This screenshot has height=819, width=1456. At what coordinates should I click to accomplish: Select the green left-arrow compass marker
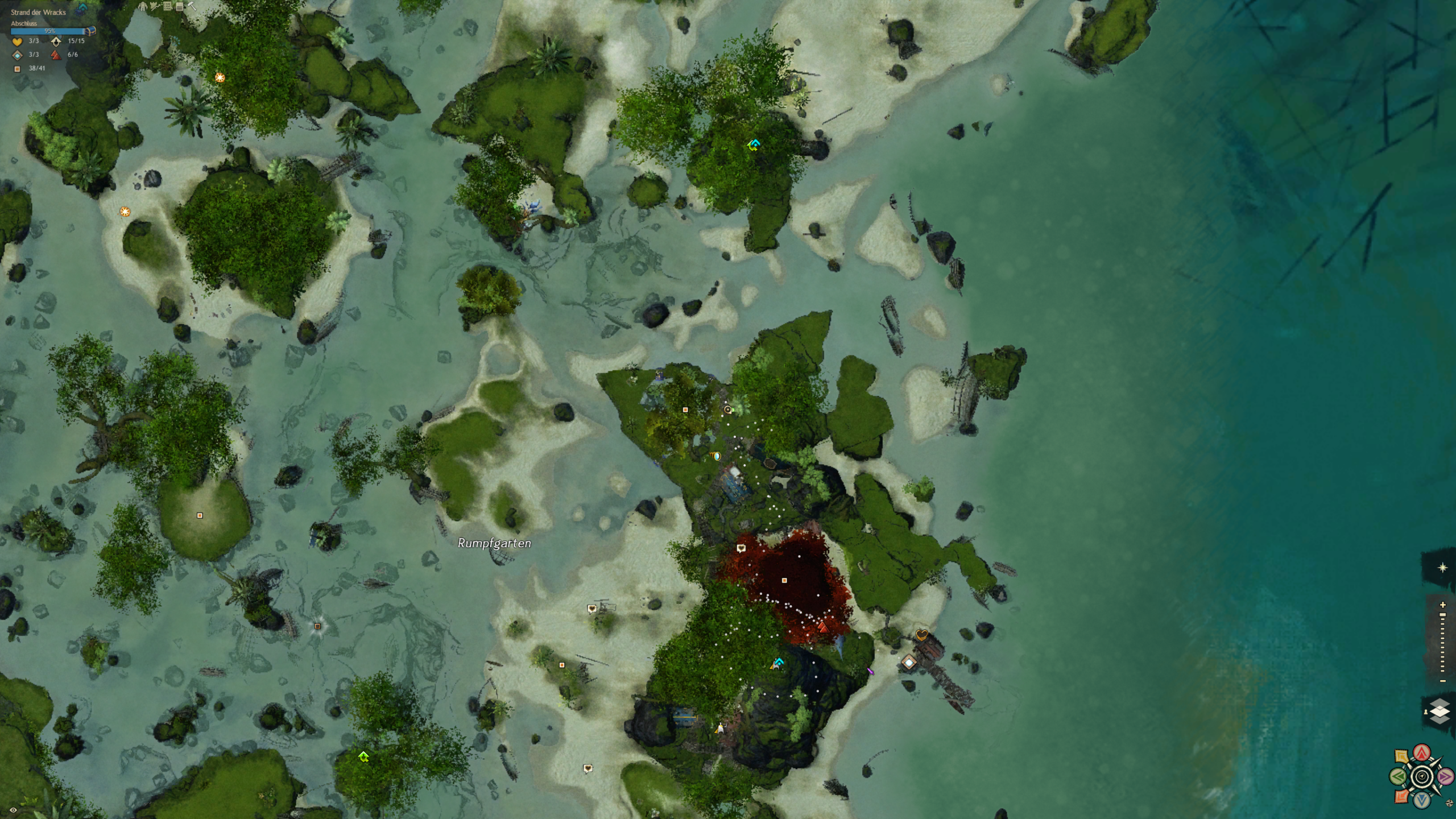1399,776
